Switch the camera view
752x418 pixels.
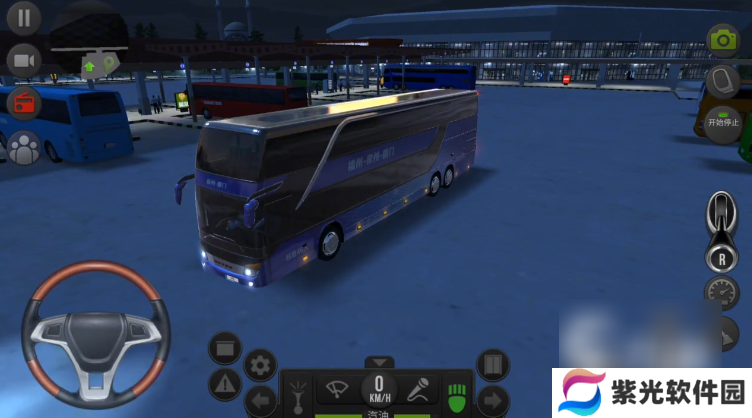pos(24,61)
